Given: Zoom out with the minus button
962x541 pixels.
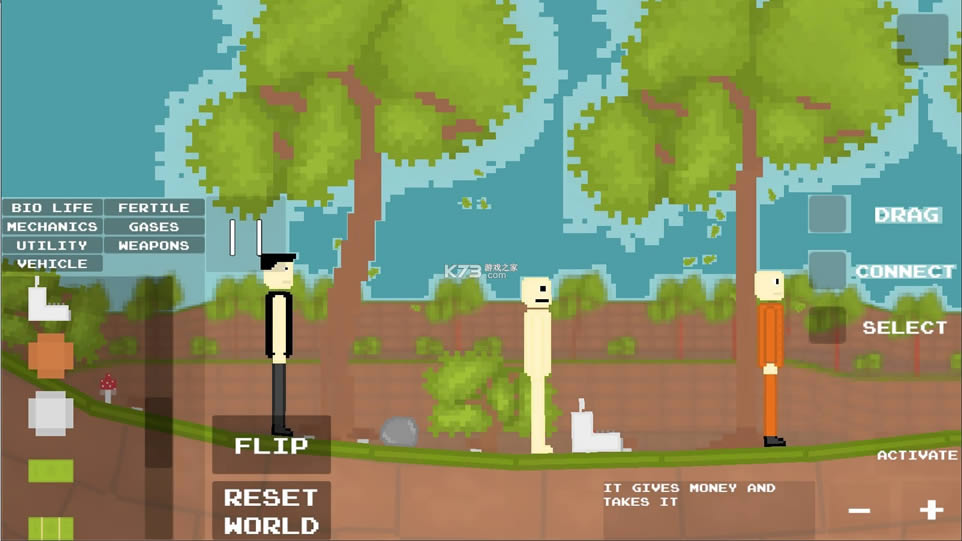Looking at the screenshot, I should pyautogui.click(x=859, y=511).
